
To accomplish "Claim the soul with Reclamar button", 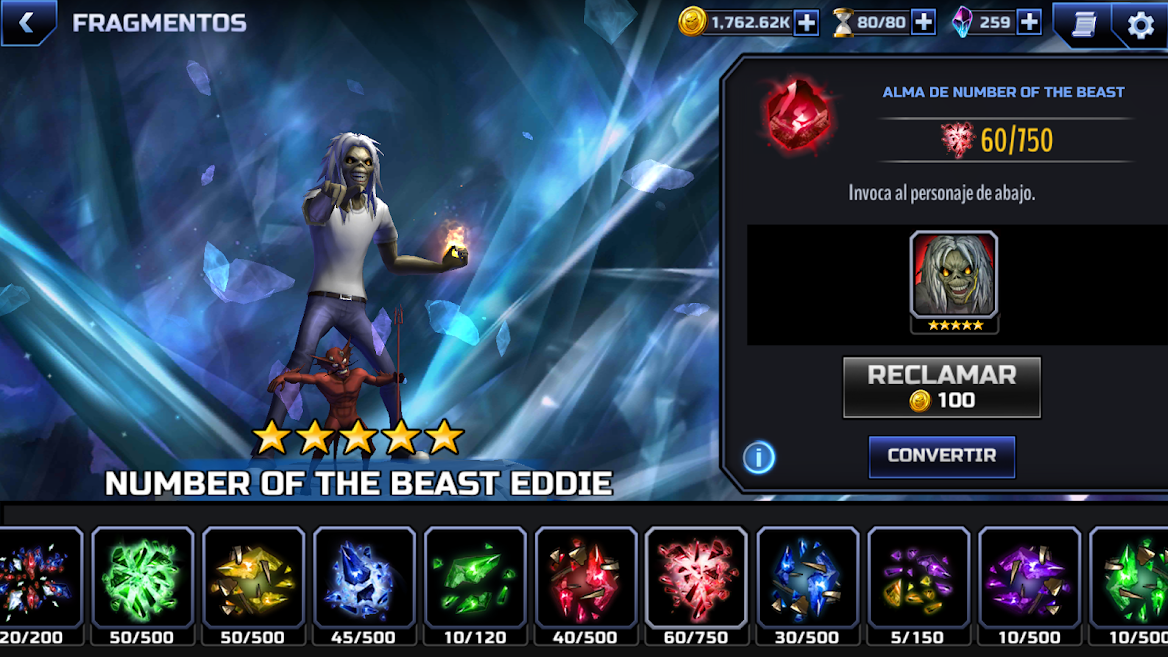I will point(941,387).
